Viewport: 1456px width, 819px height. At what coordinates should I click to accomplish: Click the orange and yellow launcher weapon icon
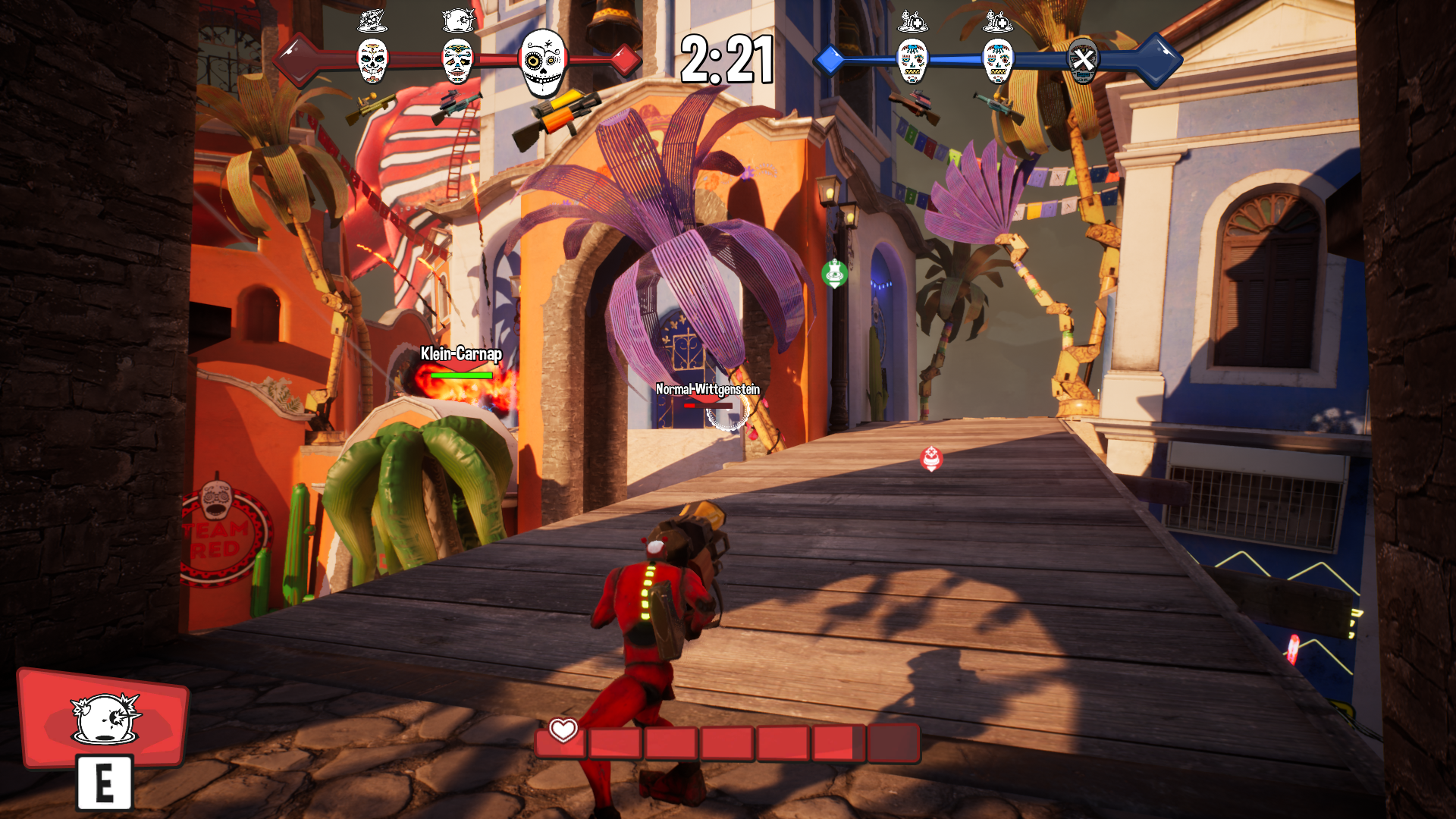[557, 118]
